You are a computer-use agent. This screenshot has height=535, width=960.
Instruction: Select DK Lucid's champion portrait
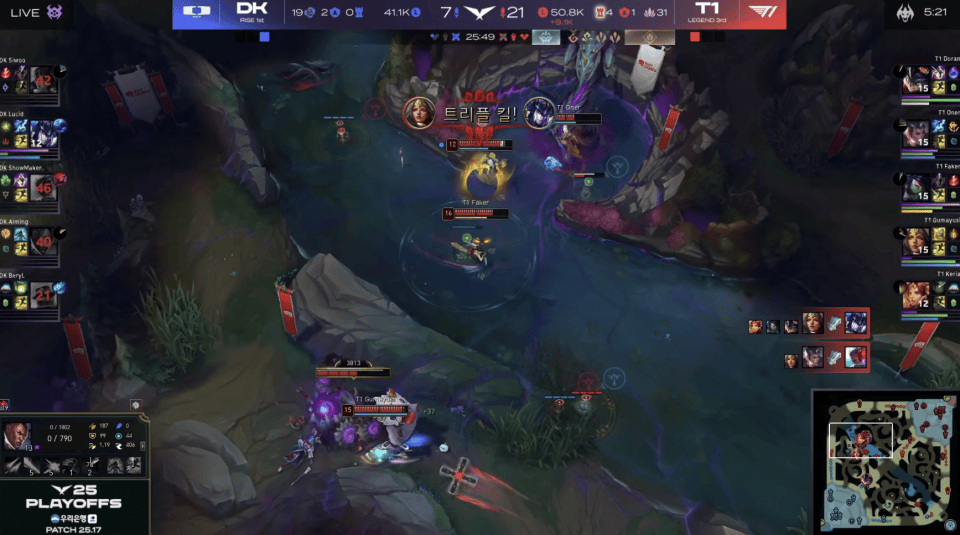pyautogui.click(x=42, y=134)
